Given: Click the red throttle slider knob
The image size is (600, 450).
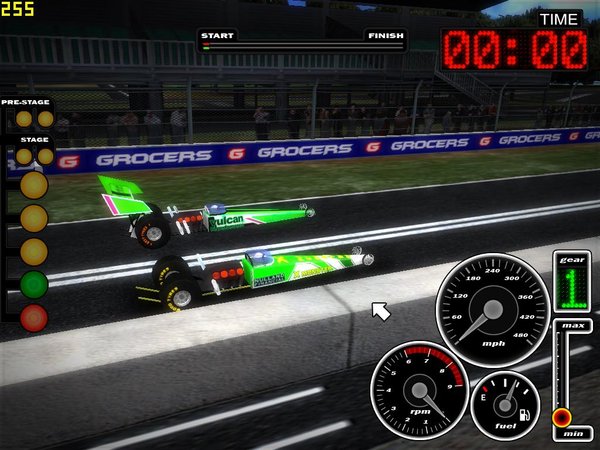Looking at the screenshot, I should 562,416.
